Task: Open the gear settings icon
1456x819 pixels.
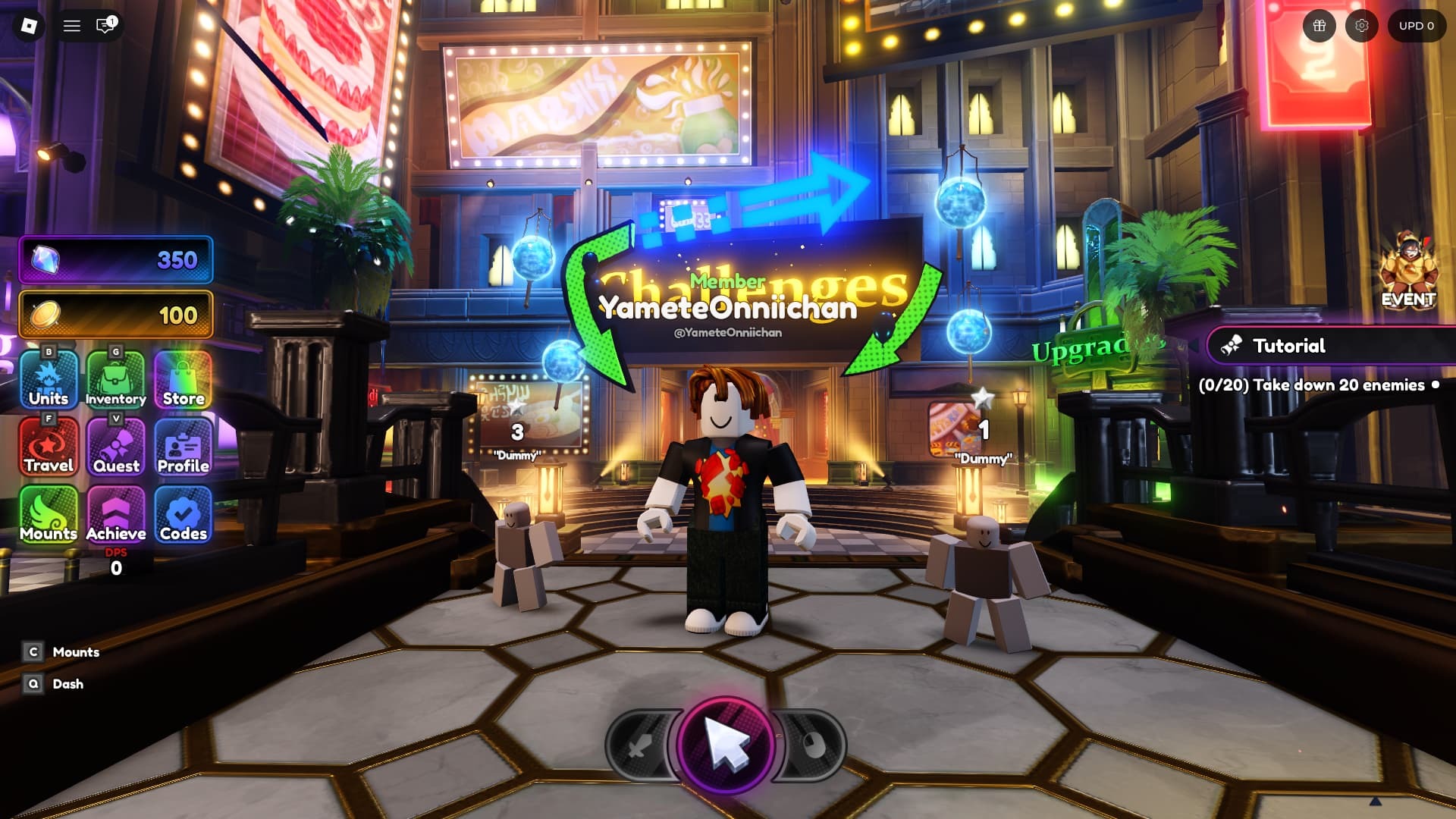Action: [x=1362, y=26]
